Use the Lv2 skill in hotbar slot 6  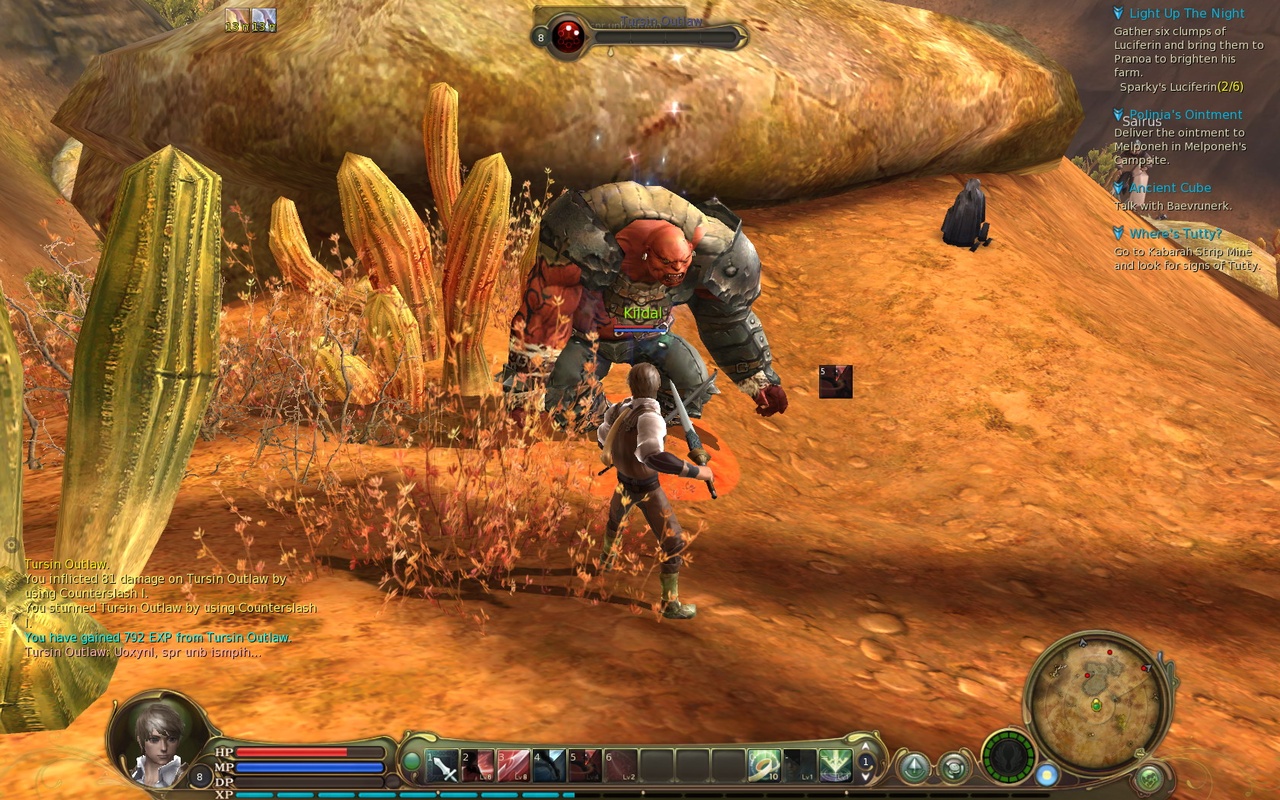[x=623, y=767]
